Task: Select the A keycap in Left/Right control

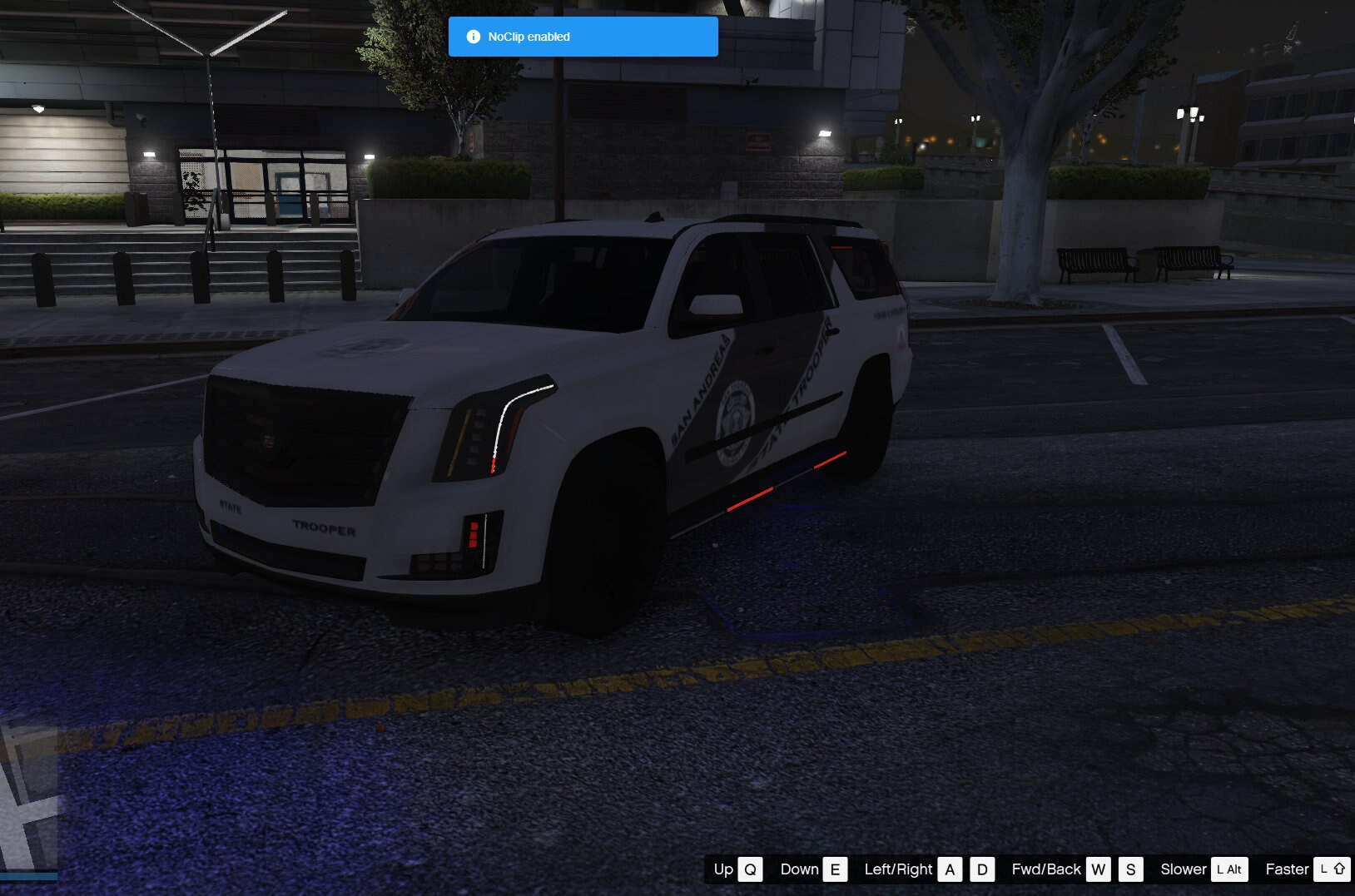Action: pyautogui.click(x=950, y=869)
